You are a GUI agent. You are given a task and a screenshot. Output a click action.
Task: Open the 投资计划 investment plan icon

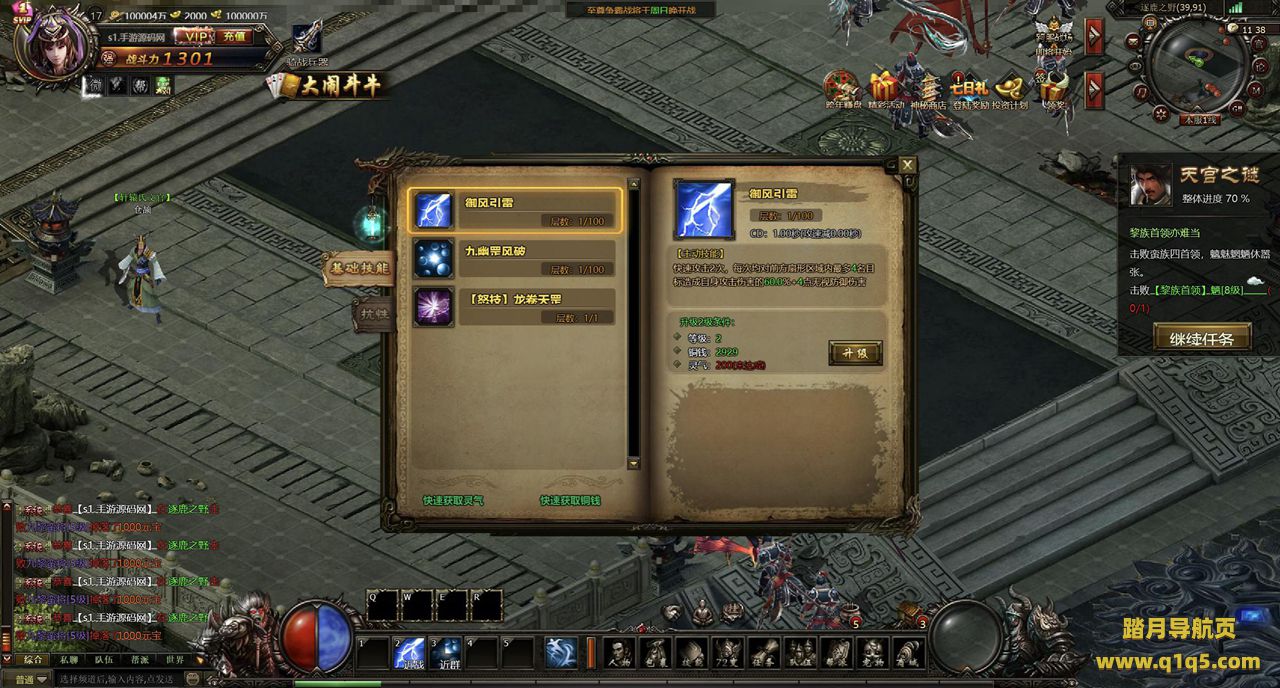pyautogui.click(x=1010, y=91)
